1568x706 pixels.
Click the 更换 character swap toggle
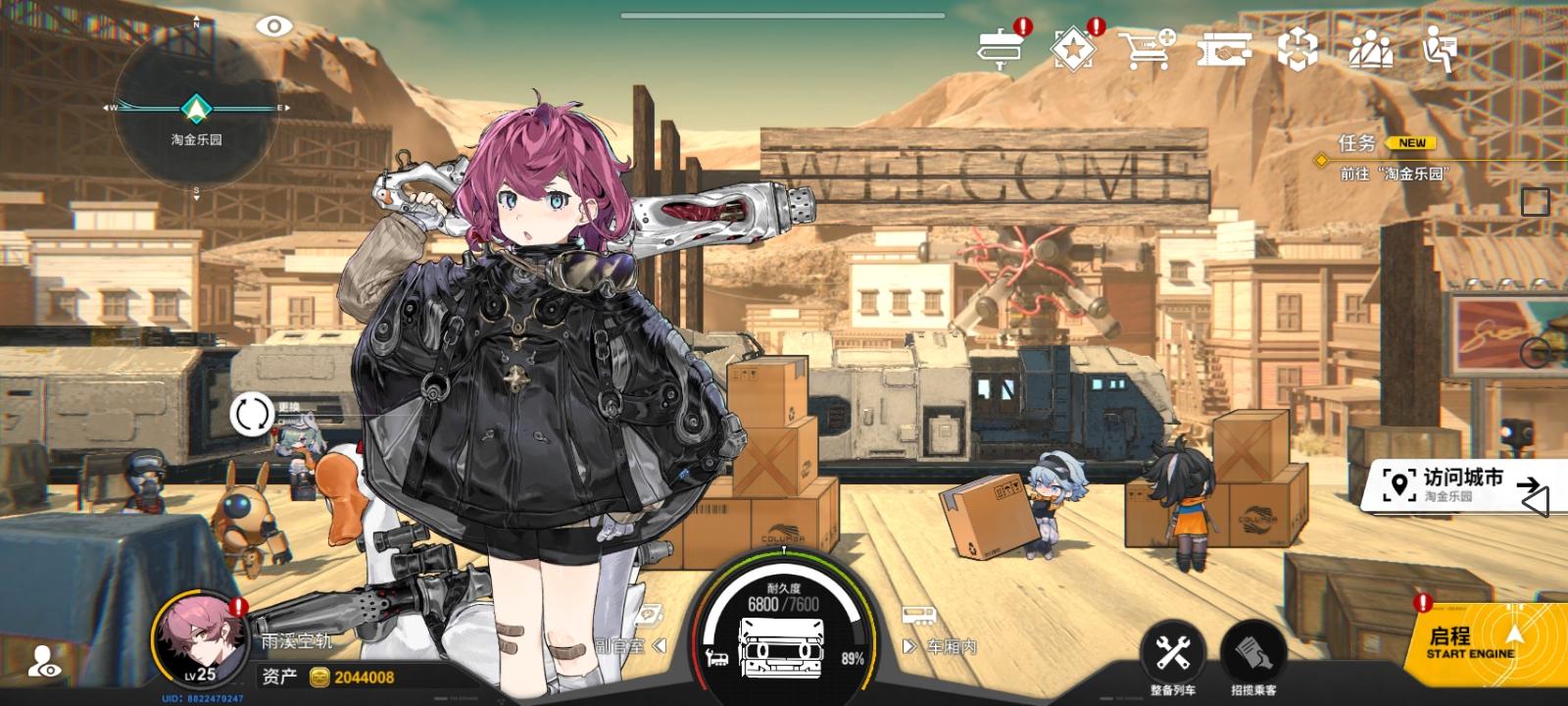pyautogui.click(x=252, y=414)
